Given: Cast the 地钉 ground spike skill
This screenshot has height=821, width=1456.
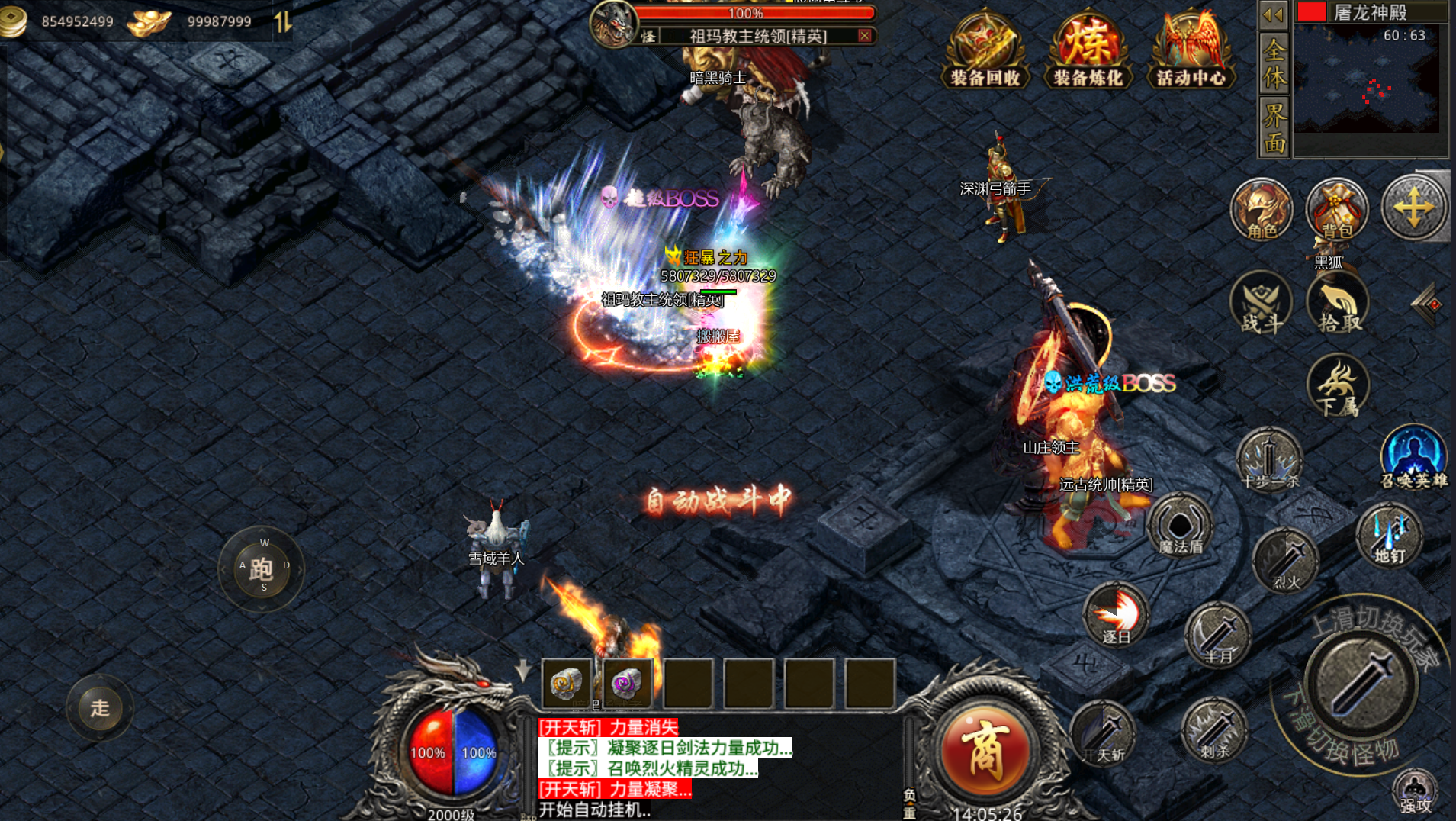Looking at the screenshot, I should (x=1389, y=535).
